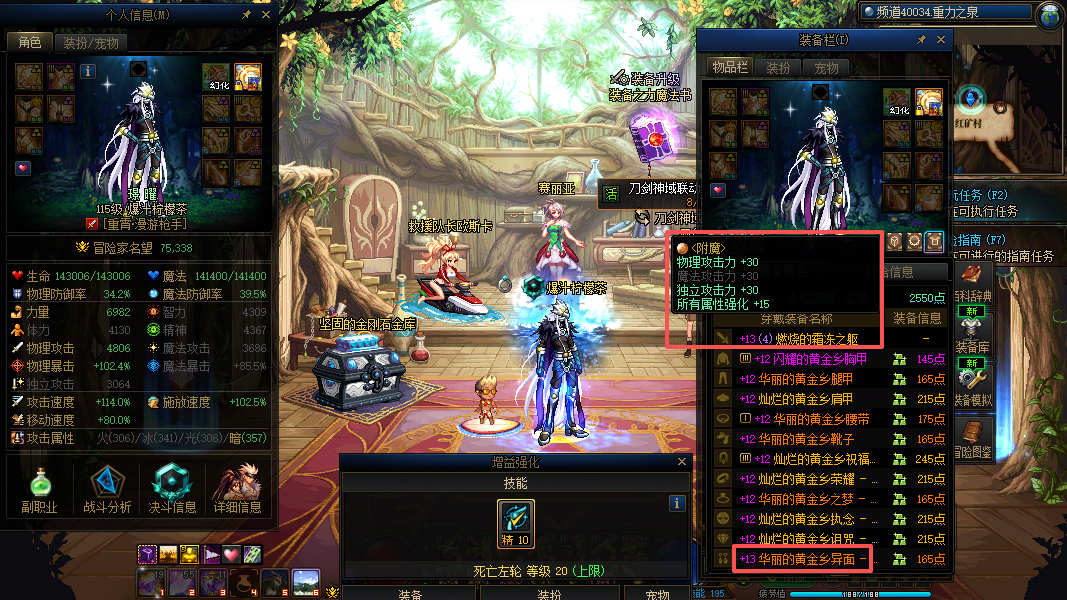Switch to the 装扮/宠物 tab
The image size is (1067, 600).
click(90, 42)
